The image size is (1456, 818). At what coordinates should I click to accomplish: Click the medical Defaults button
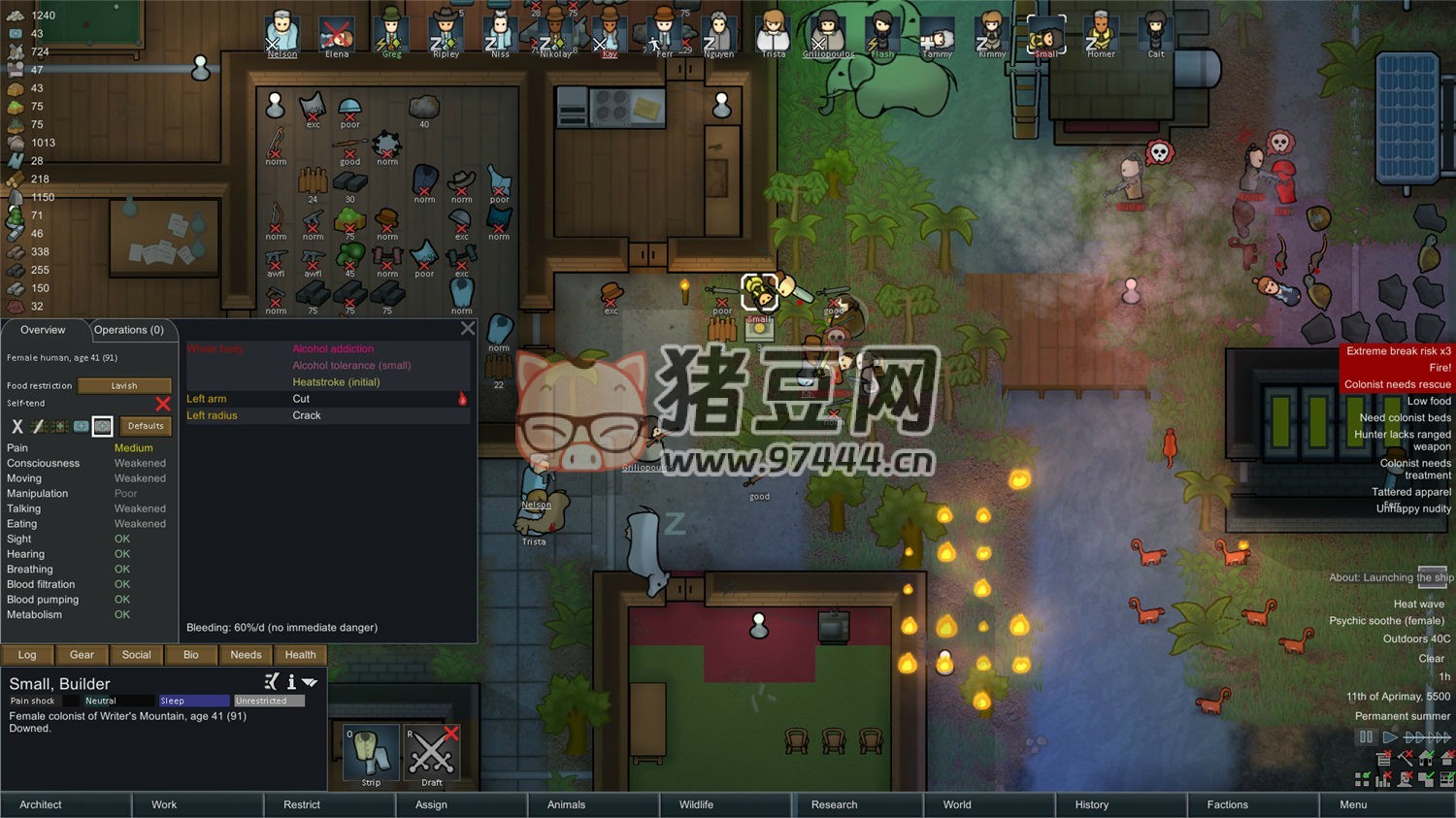(146, 426)
